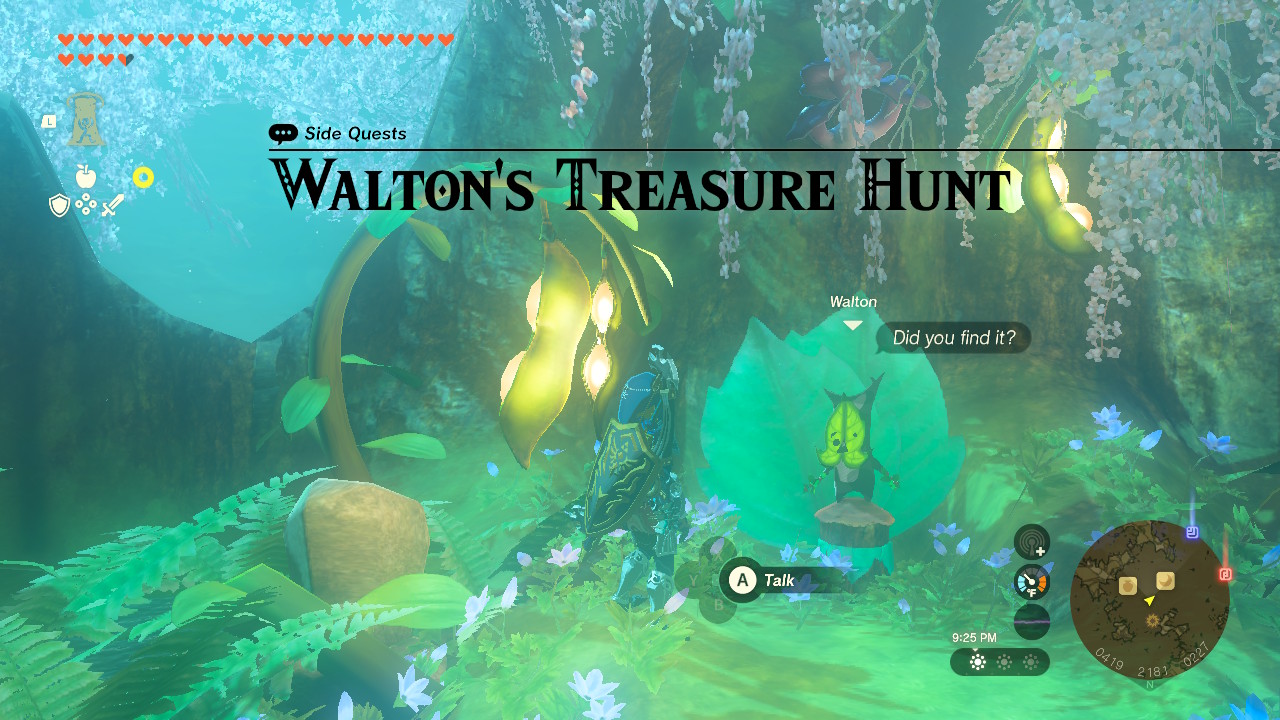
Task: Select the apple stamp on the minimap
Action: 1128,585
